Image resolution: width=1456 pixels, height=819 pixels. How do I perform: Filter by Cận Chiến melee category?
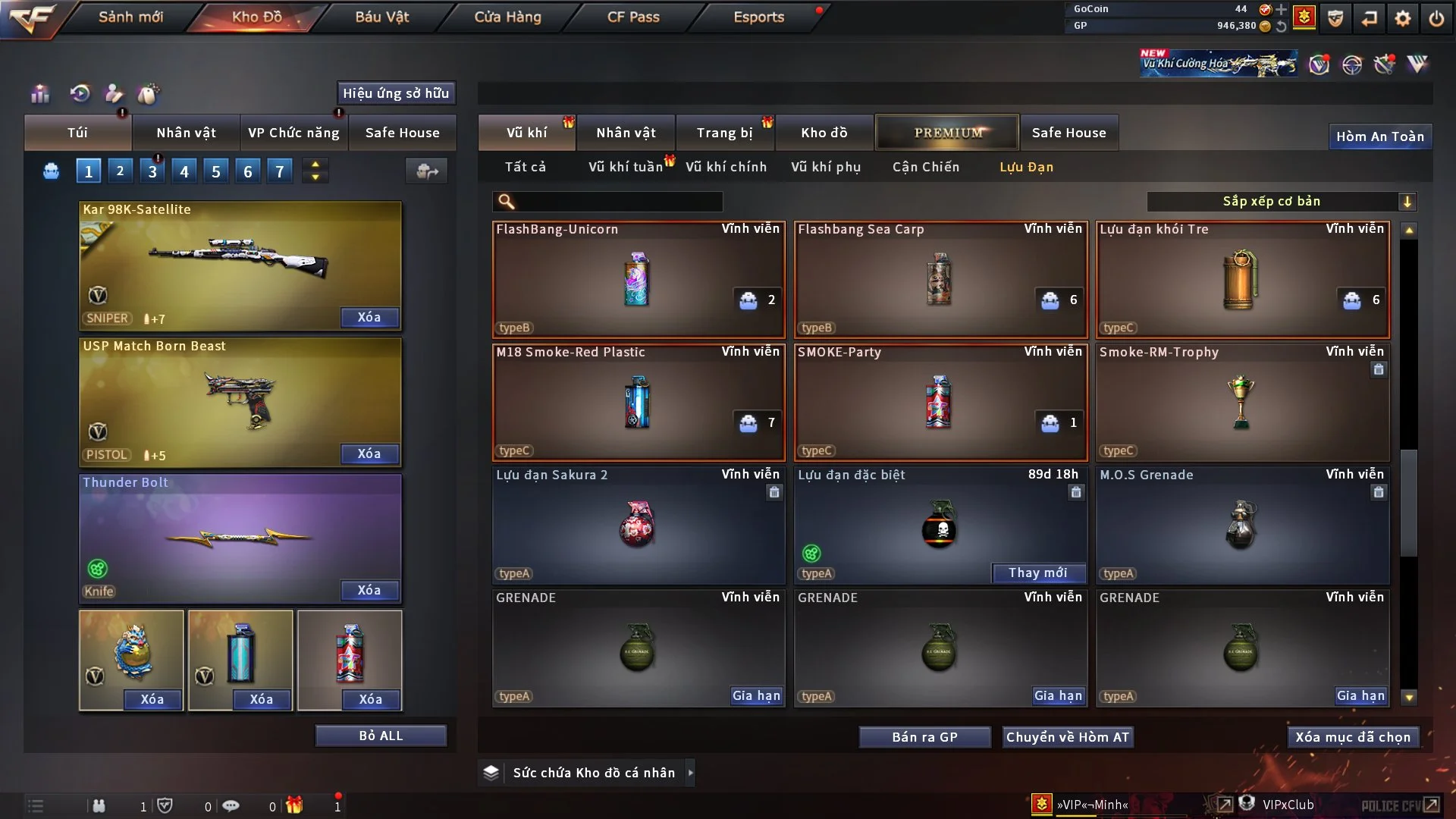(x=925, y=167)
